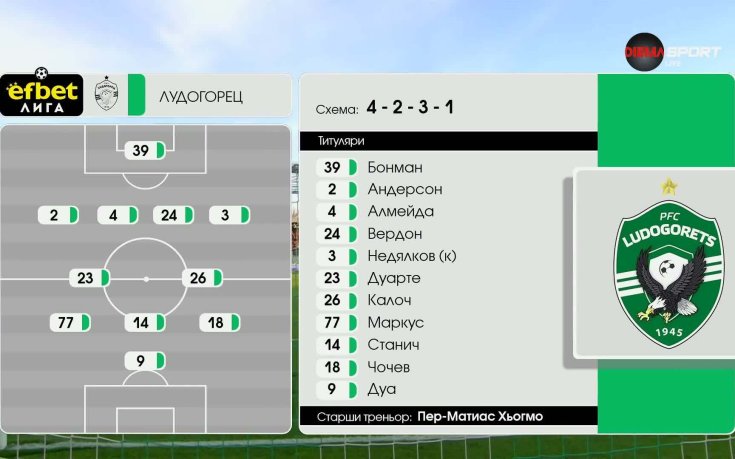Select goalkeeper number 39 on the pitch diagram

(x=145, y=151)
